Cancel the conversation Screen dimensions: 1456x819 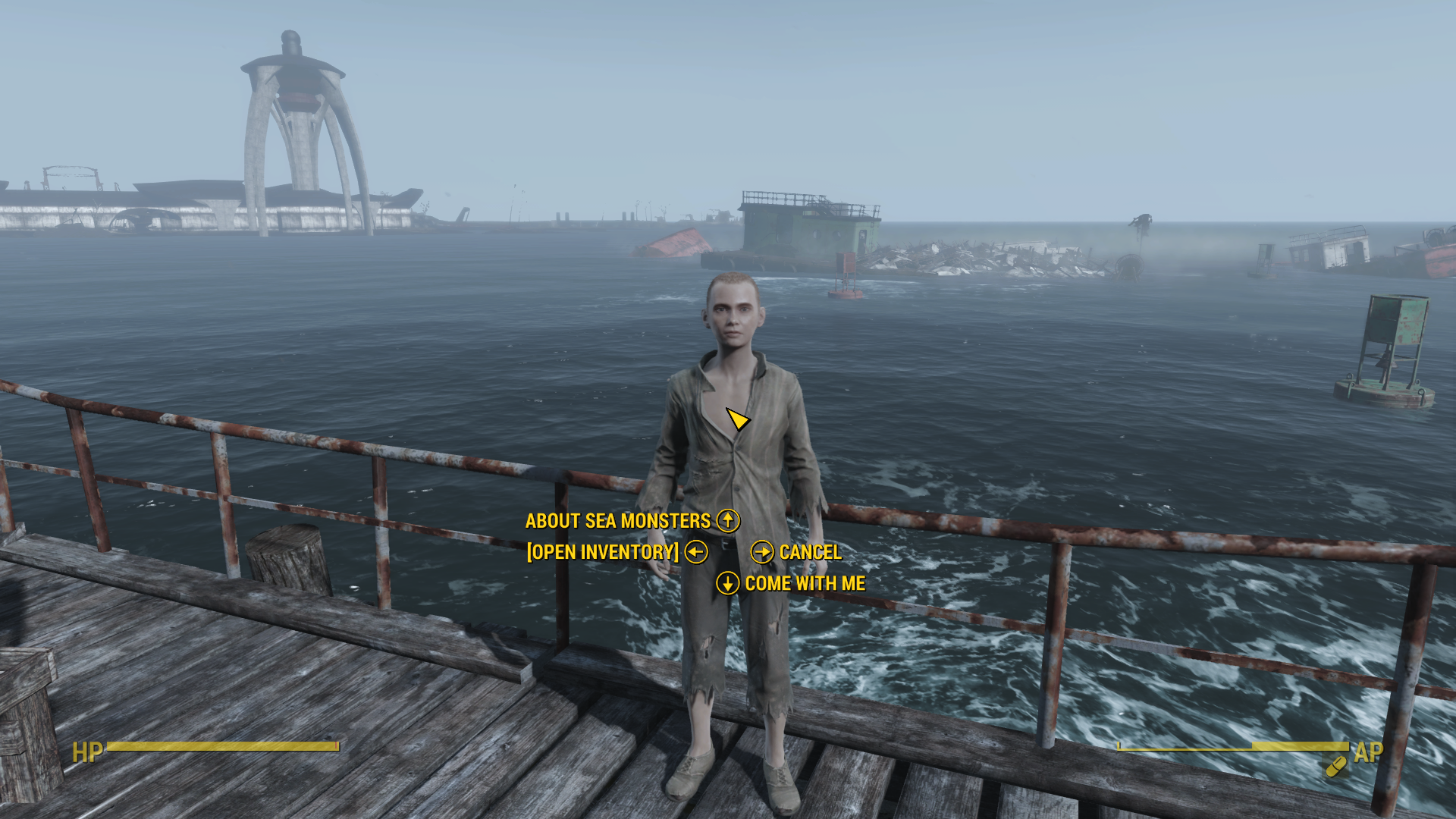tap(810, 552)
